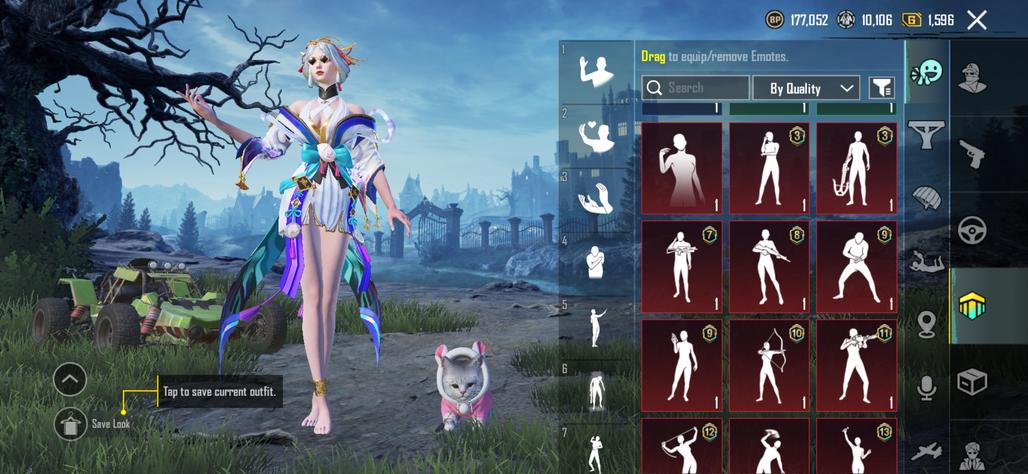
Task: Open the box crate category tab
Action: (x=972, y=382)
